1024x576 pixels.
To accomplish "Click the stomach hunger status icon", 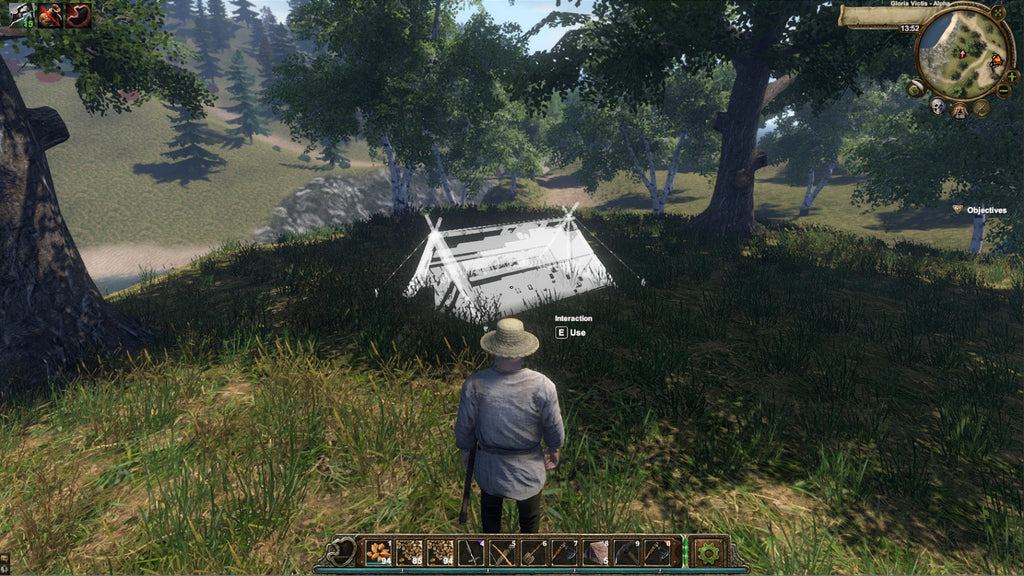I will coord(78,15).
